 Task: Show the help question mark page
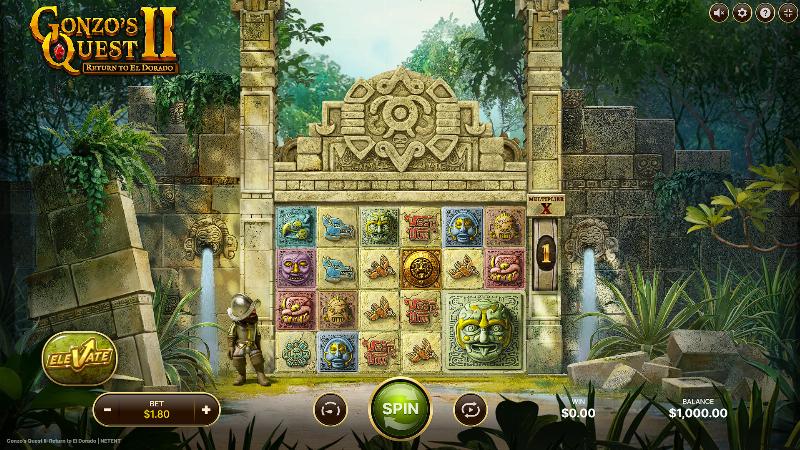tap(764, 13)
